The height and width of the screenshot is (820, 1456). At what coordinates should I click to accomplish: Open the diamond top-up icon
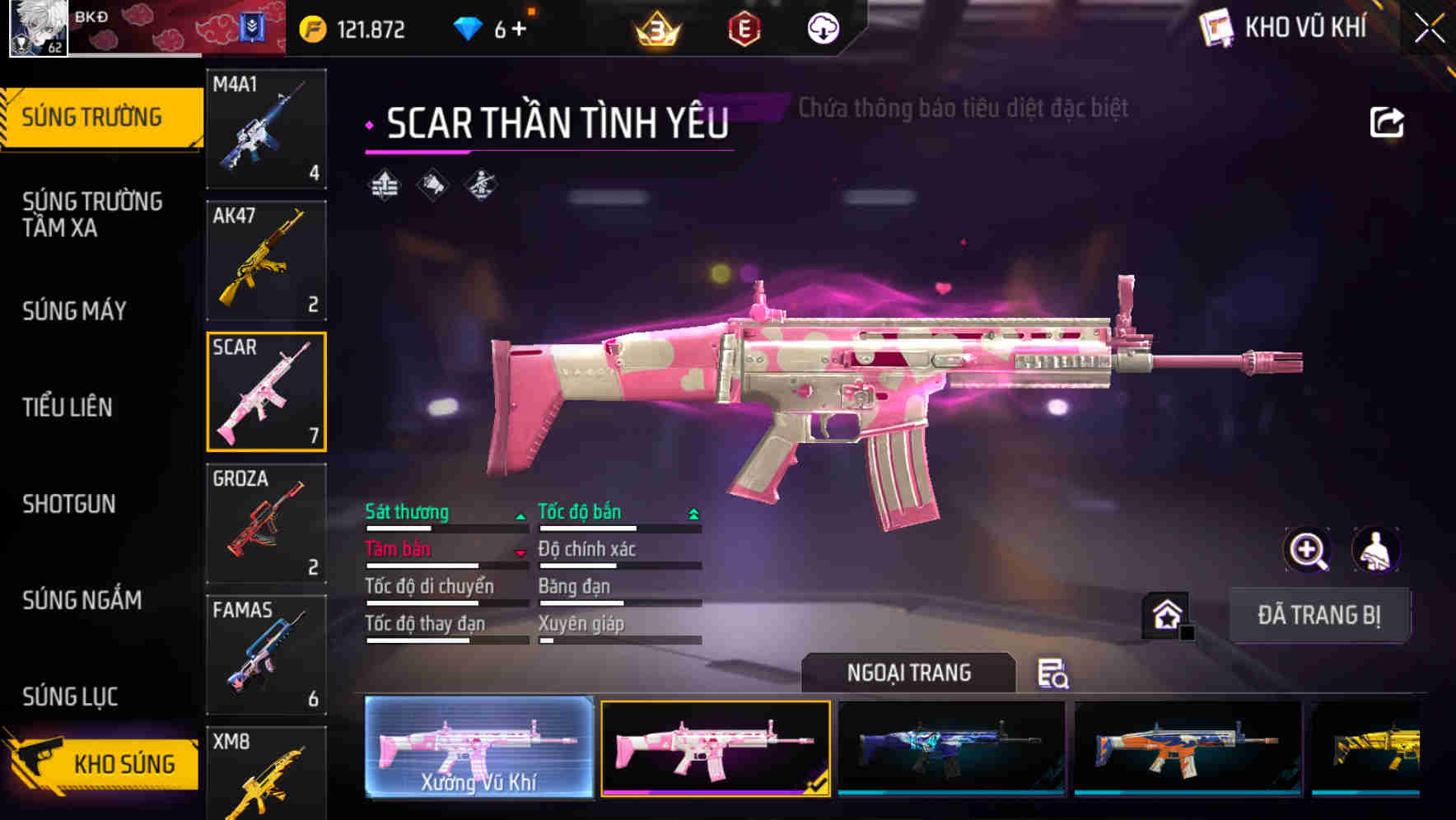pos(467,27)
